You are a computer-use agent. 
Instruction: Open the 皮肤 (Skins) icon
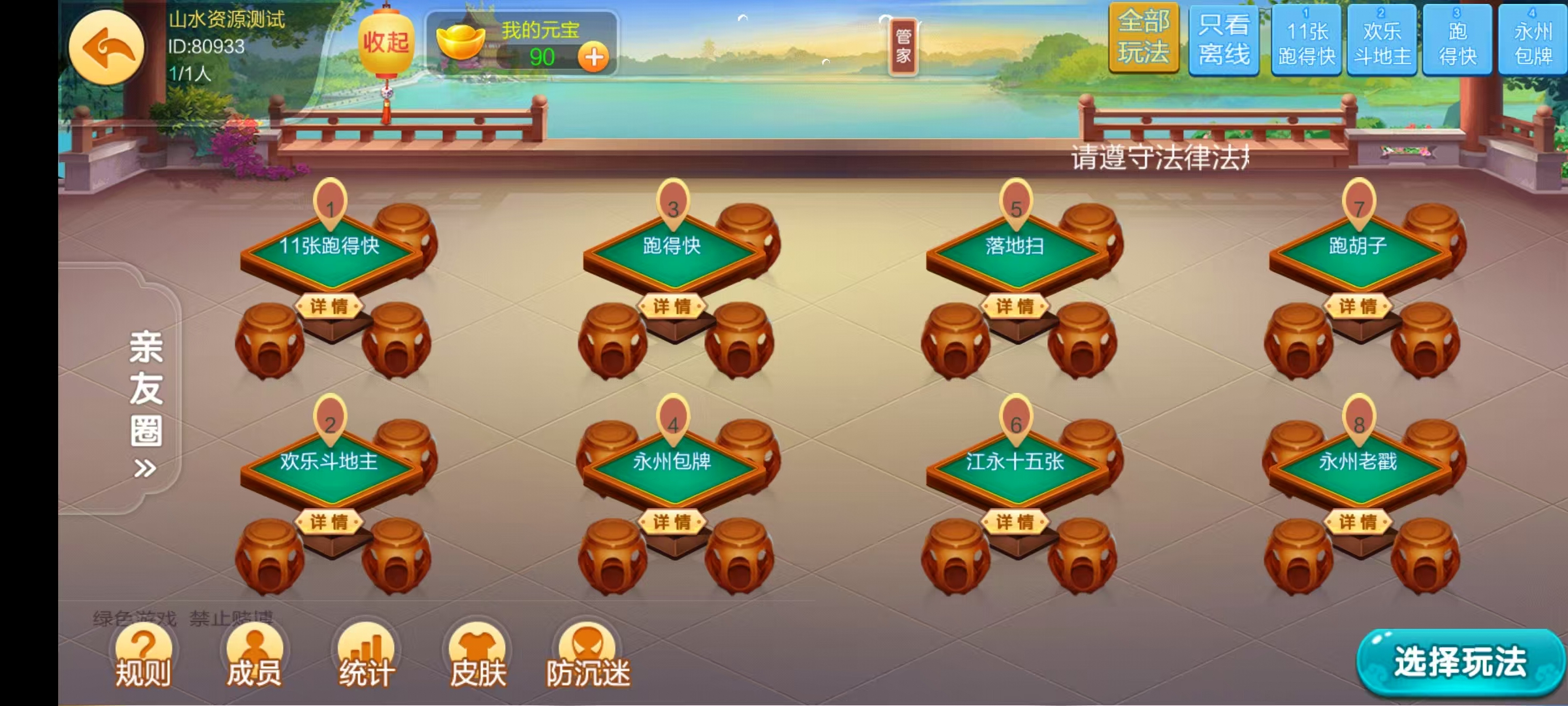pos(479,654)
